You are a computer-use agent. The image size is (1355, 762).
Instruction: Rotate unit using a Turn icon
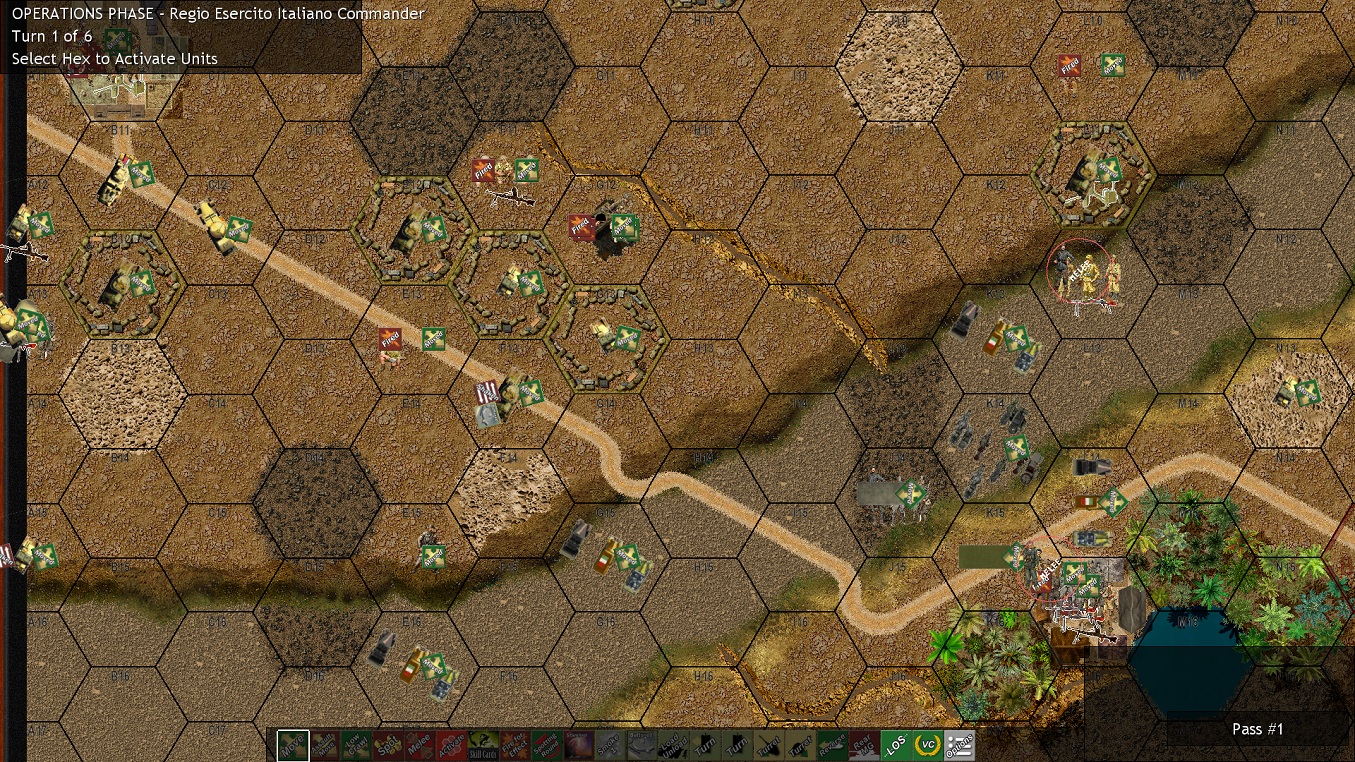point(706,746)
